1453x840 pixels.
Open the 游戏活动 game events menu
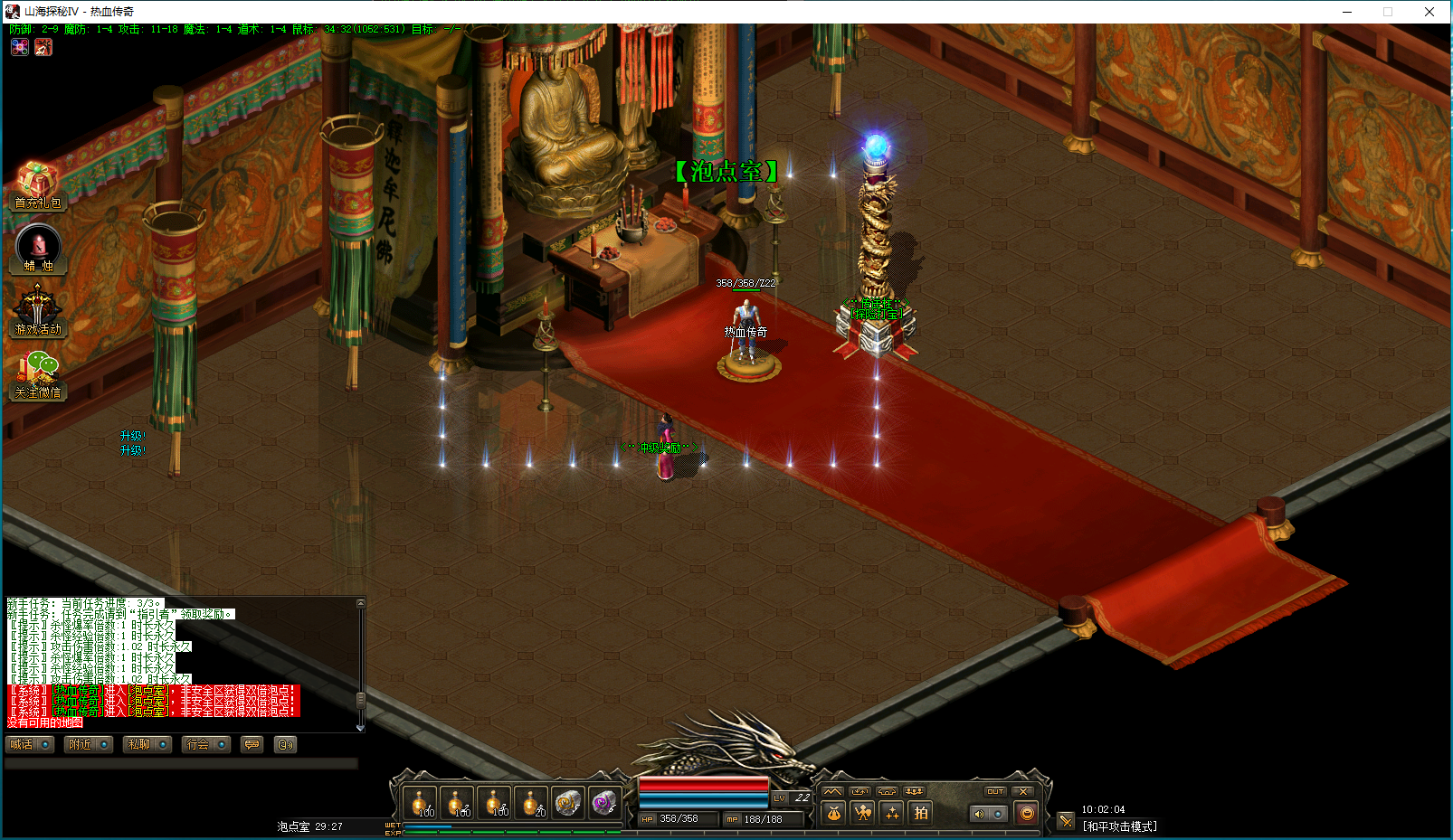tap(38, 312)
